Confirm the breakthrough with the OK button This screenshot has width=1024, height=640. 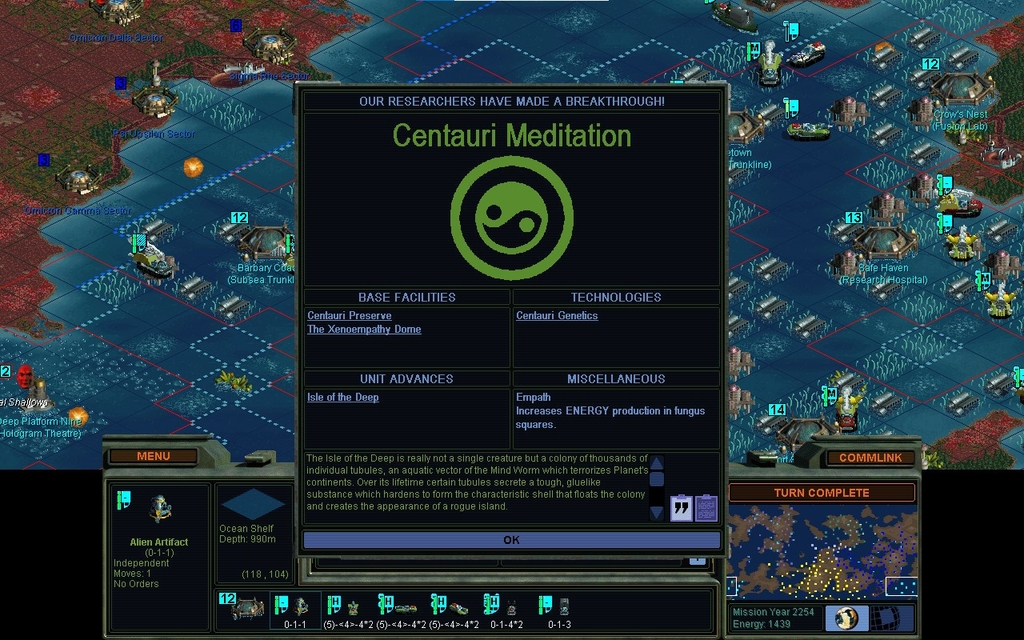pos(511,540)
